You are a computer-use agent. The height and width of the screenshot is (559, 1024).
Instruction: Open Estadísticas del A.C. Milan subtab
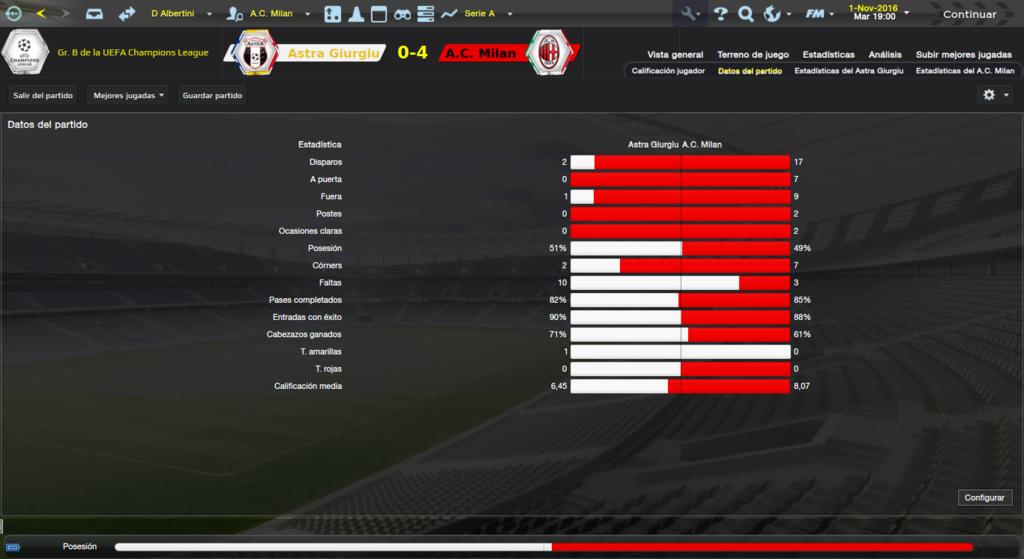point(965,71)
